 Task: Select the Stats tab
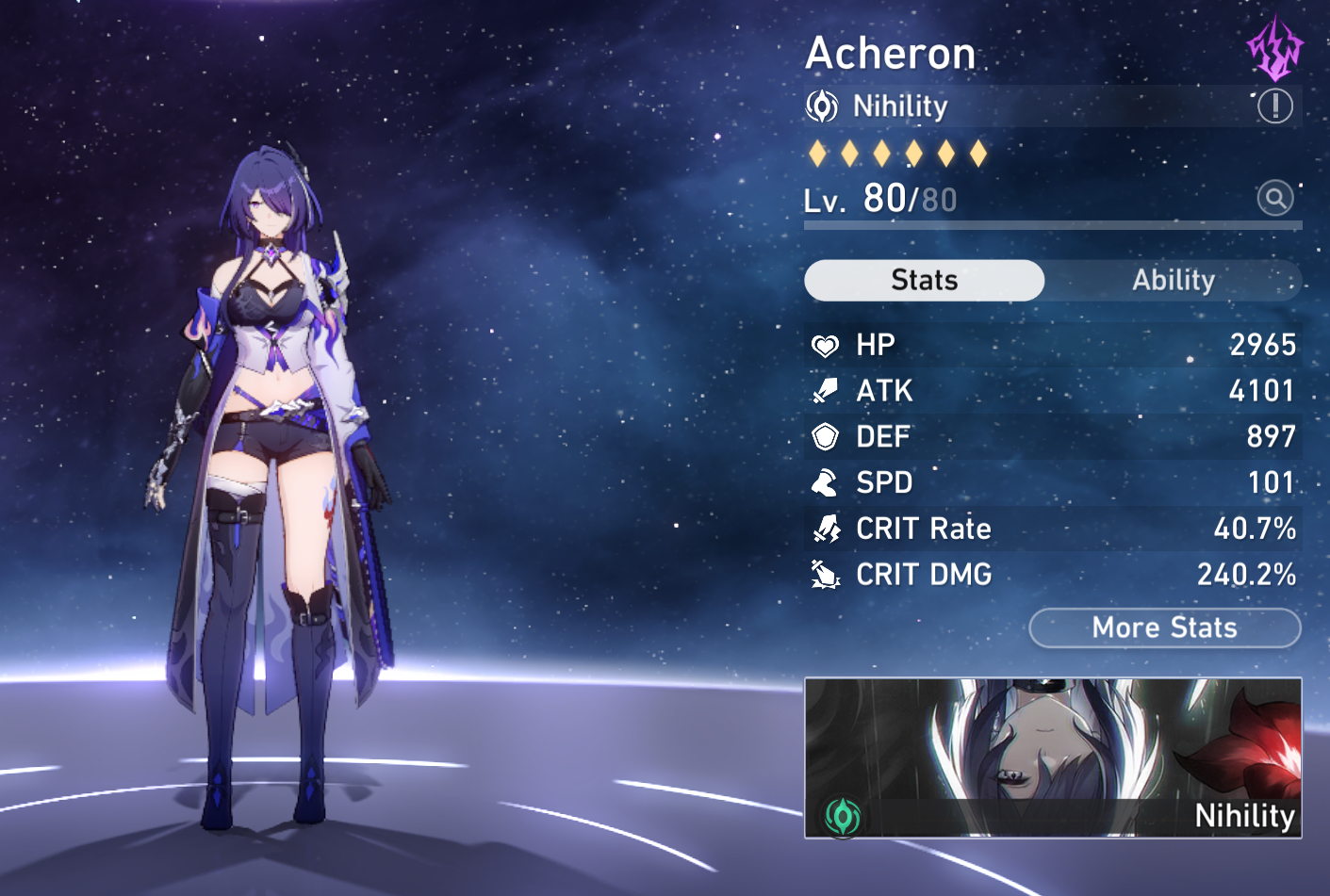[924, 280]
